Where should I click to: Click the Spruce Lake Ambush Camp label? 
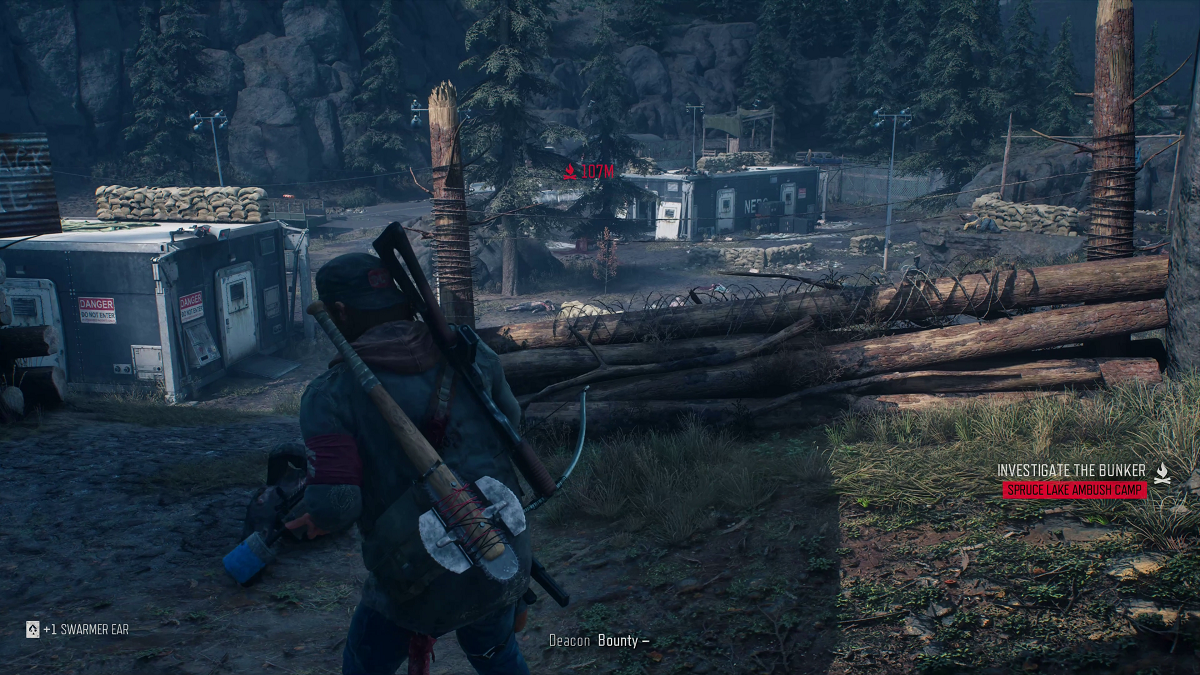click(1074, 490)
